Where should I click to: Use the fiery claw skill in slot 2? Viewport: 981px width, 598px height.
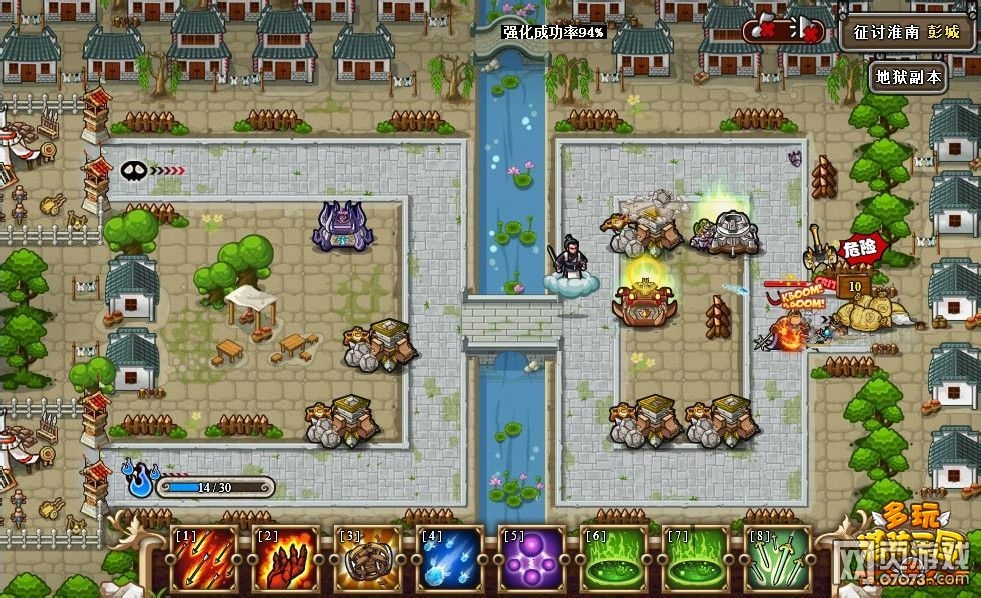pyautogui.click(x=285, y=558)
